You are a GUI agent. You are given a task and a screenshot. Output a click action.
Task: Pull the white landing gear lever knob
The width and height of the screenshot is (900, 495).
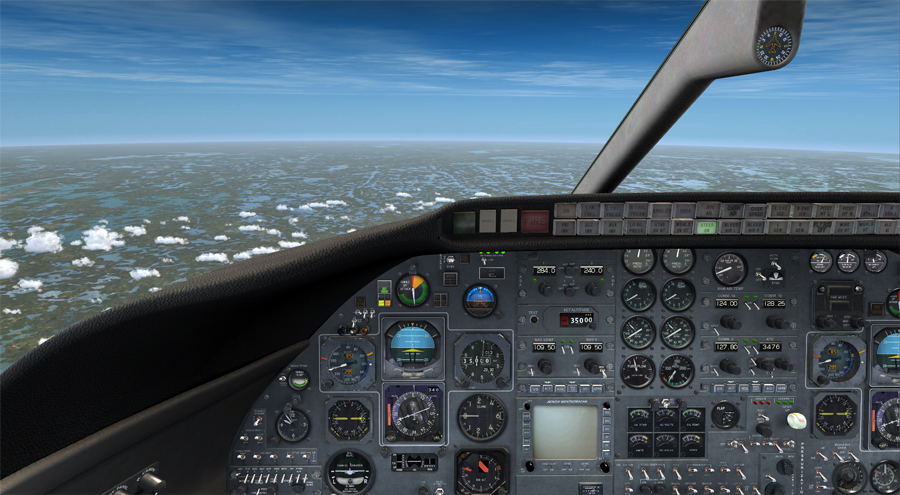tap(796, 420)
